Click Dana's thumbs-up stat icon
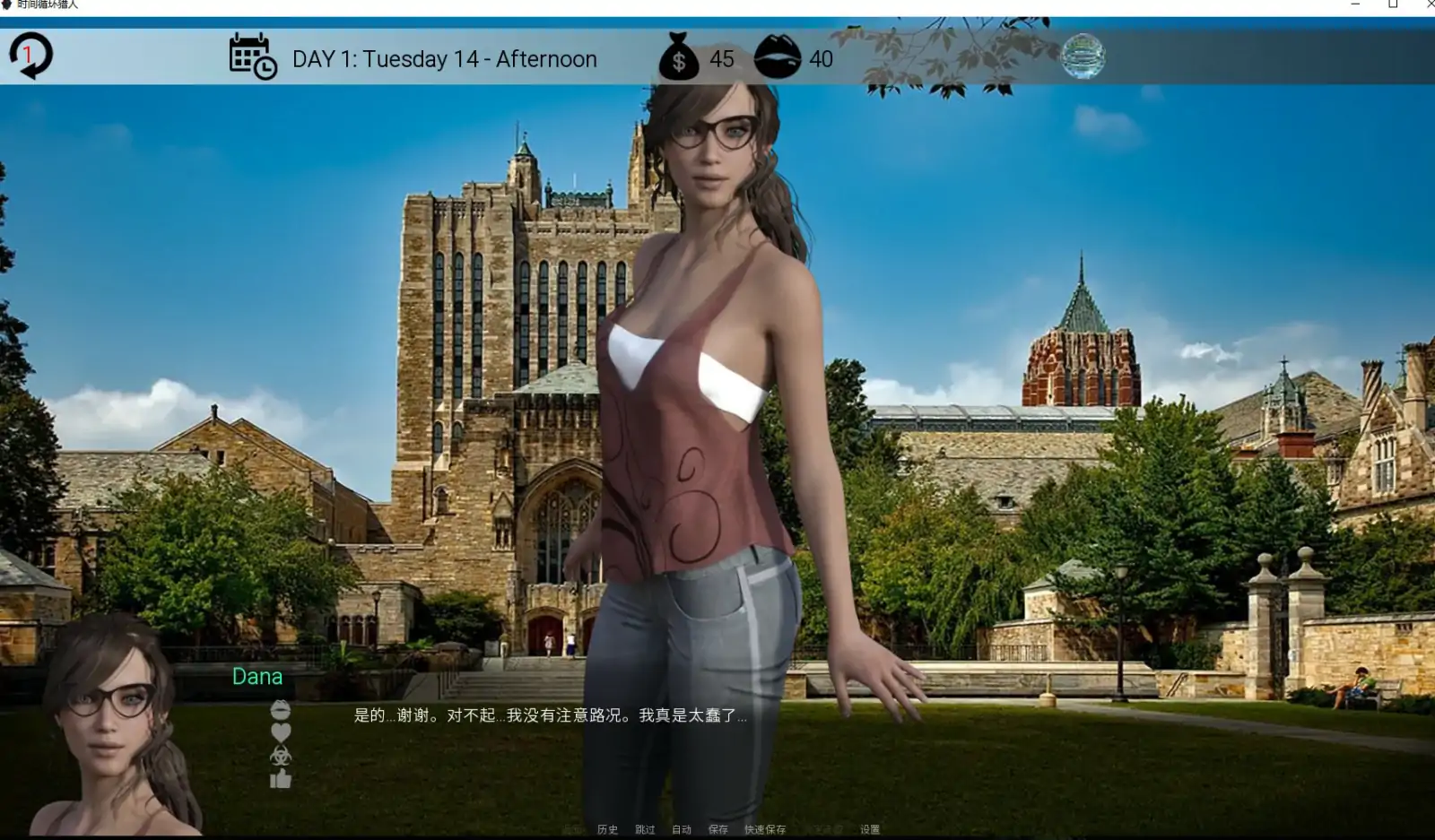1435x840 pixels. coord(281,778)
